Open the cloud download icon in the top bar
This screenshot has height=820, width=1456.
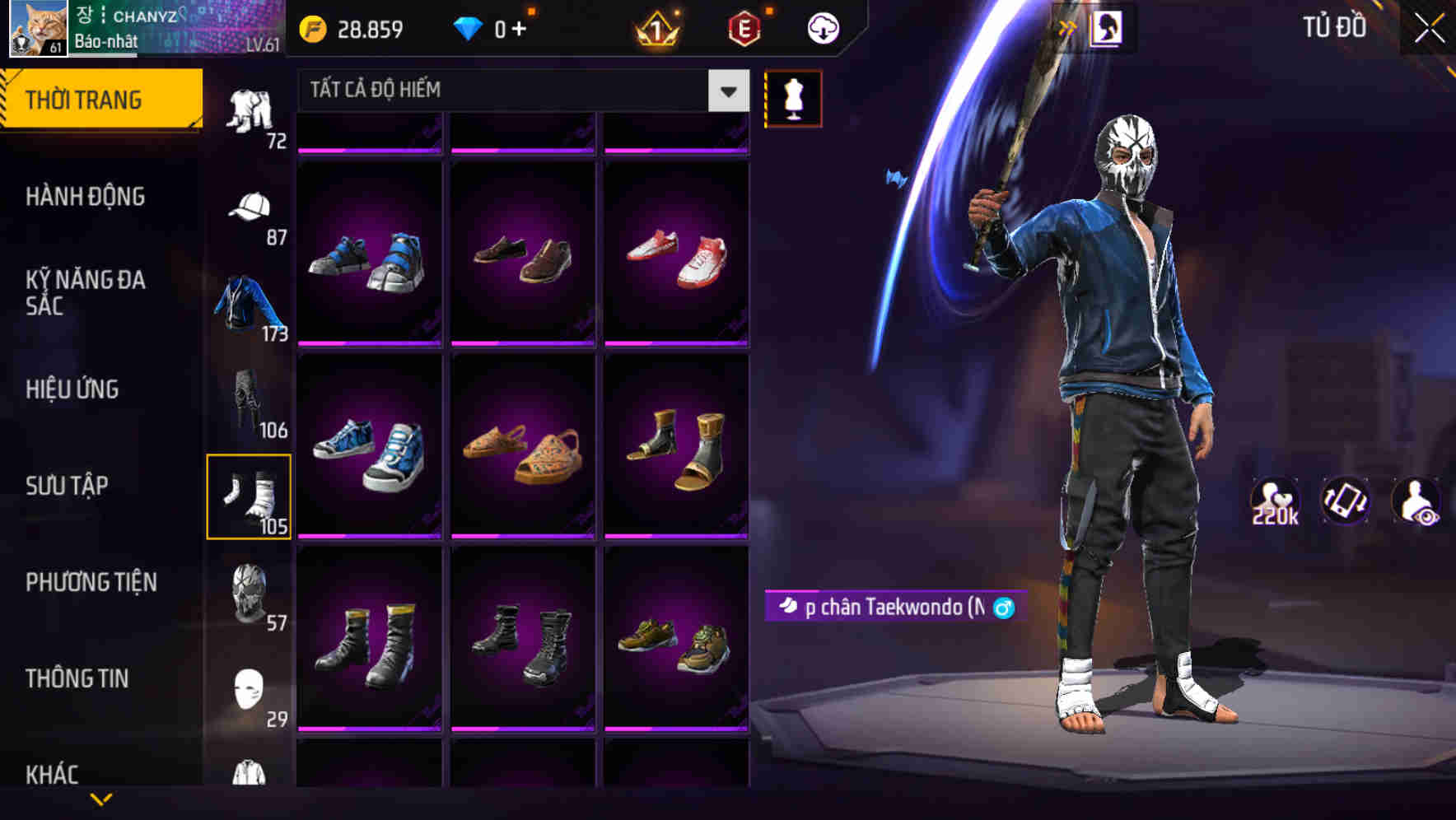[x=822, y=27]
